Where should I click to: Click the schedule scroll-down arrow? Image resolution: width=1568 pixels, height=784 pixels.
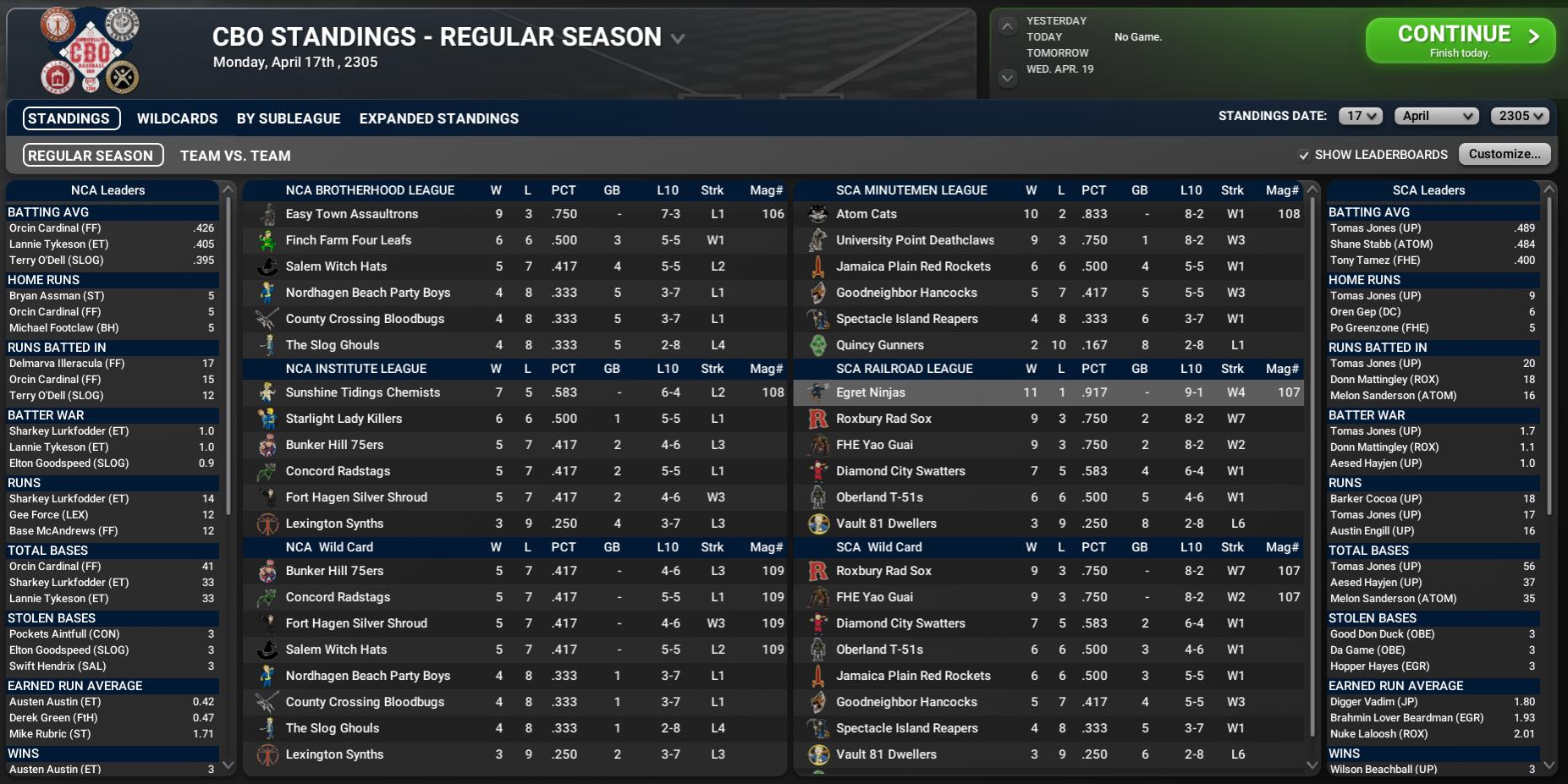[x=1007, y=78]
